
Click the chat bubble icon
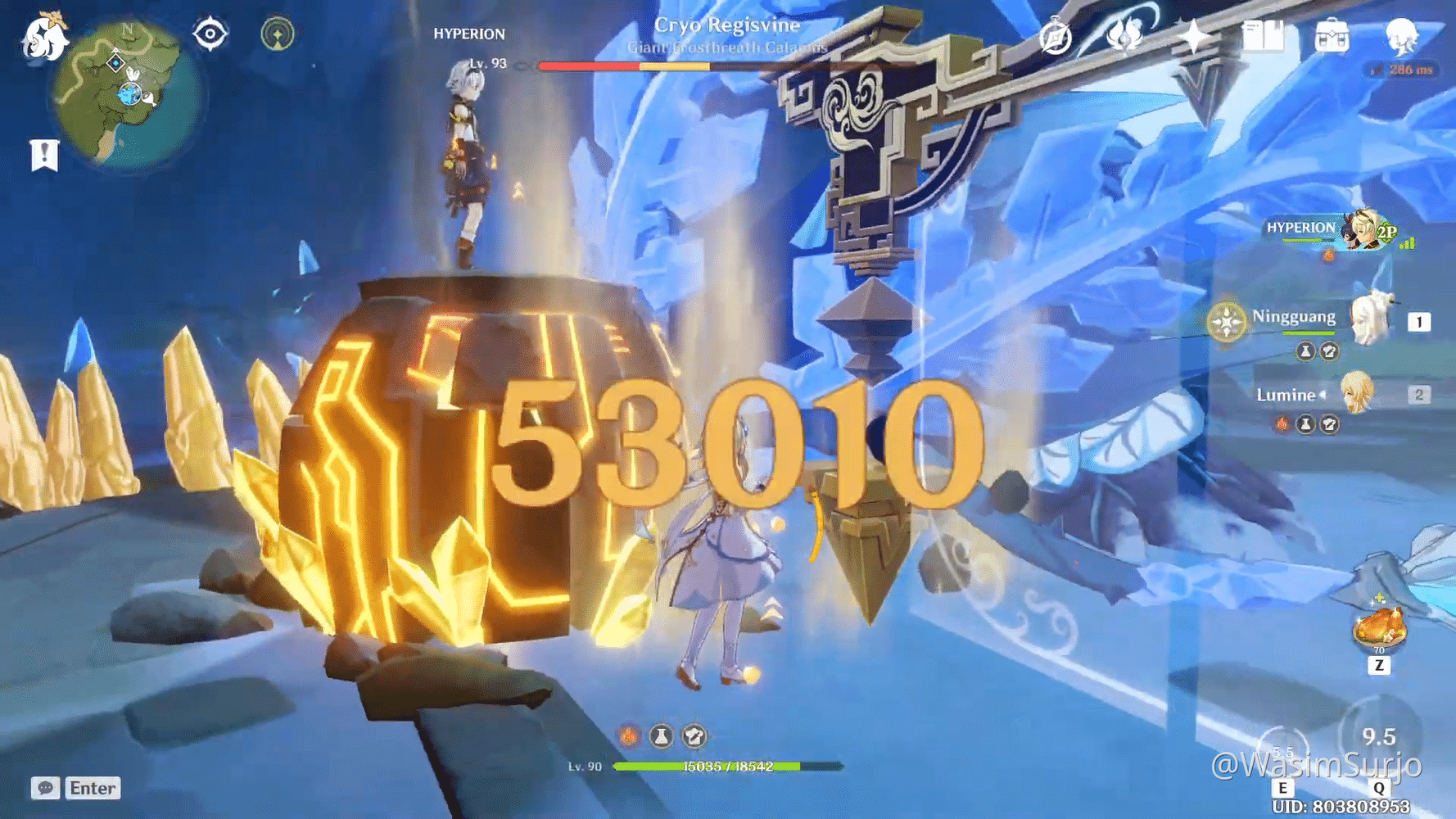click(x=44, y=789)
